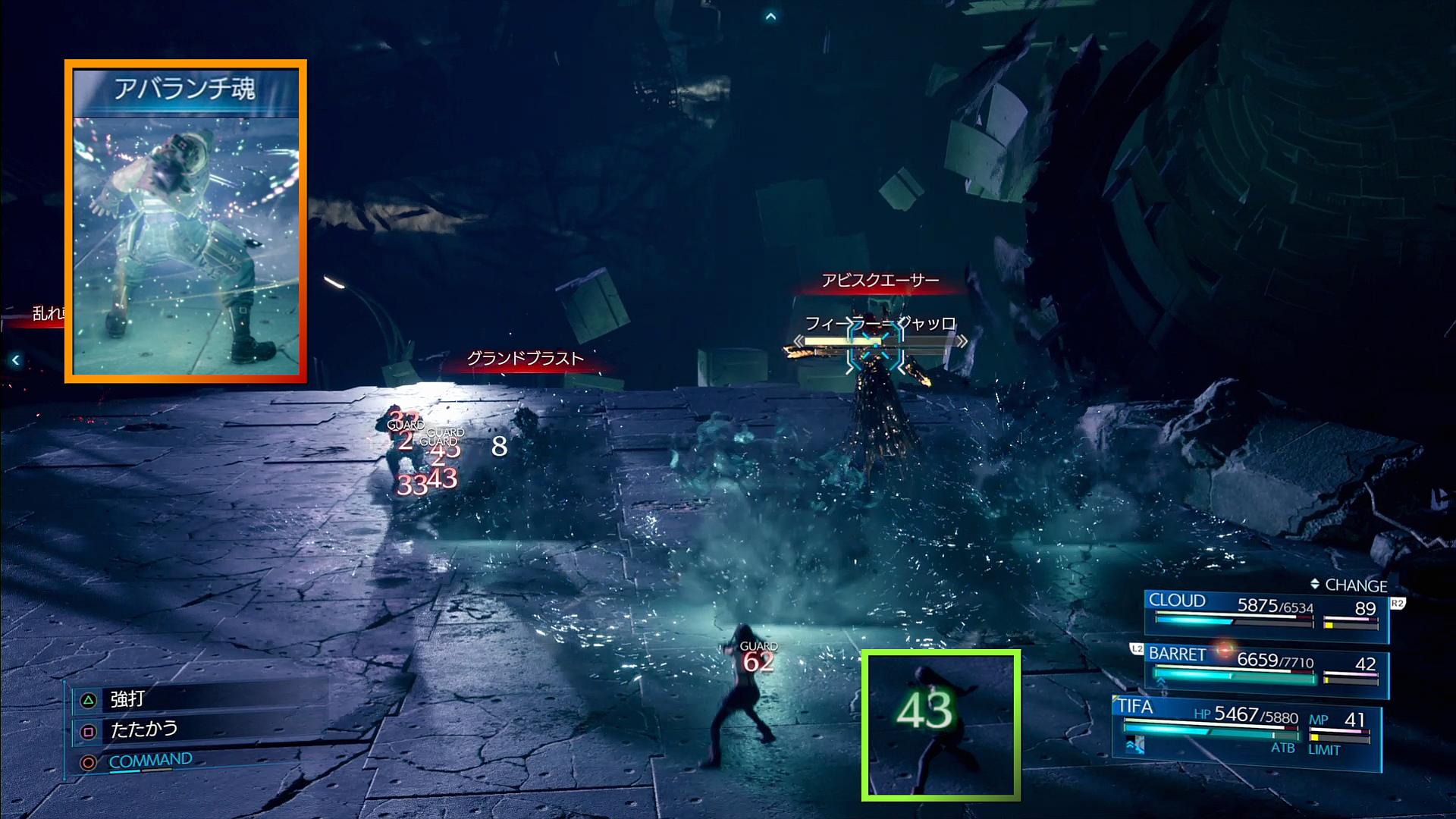Select the locked-on enemy target reticle
Image resolution: width=1456 pixels, height=819 pixels.
coord(876,346)
